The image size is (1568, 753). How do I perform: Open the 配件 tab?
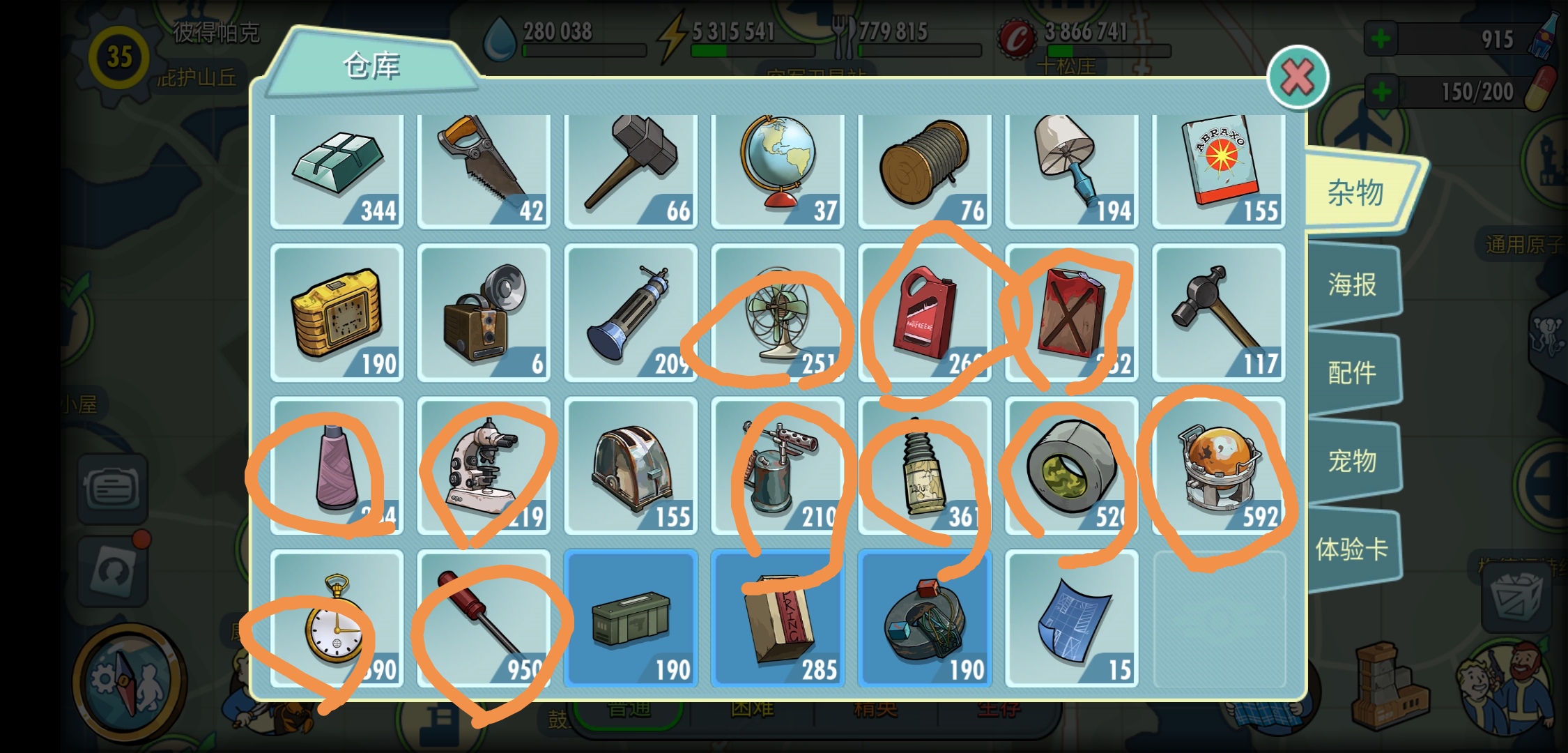1352,373
